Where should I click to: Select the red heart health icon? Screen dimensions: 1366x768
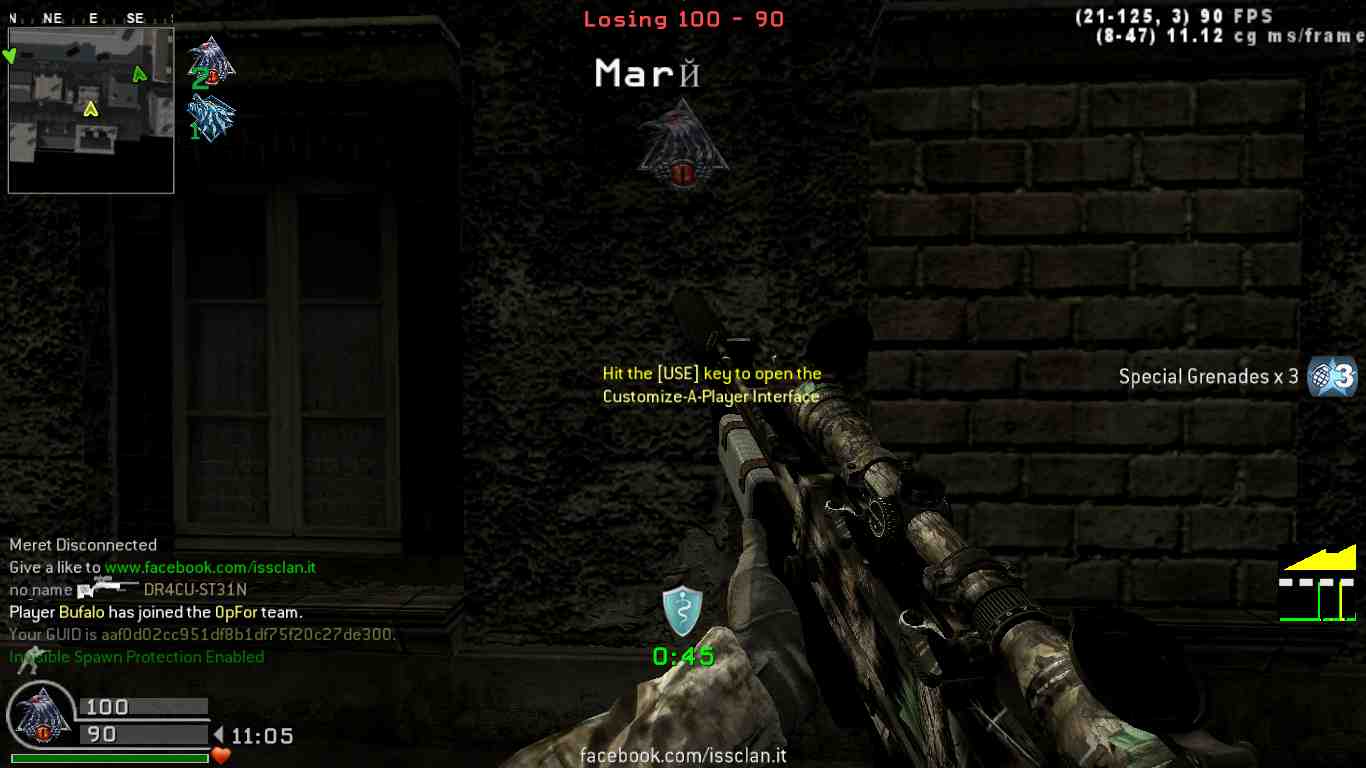click(221, 756)
